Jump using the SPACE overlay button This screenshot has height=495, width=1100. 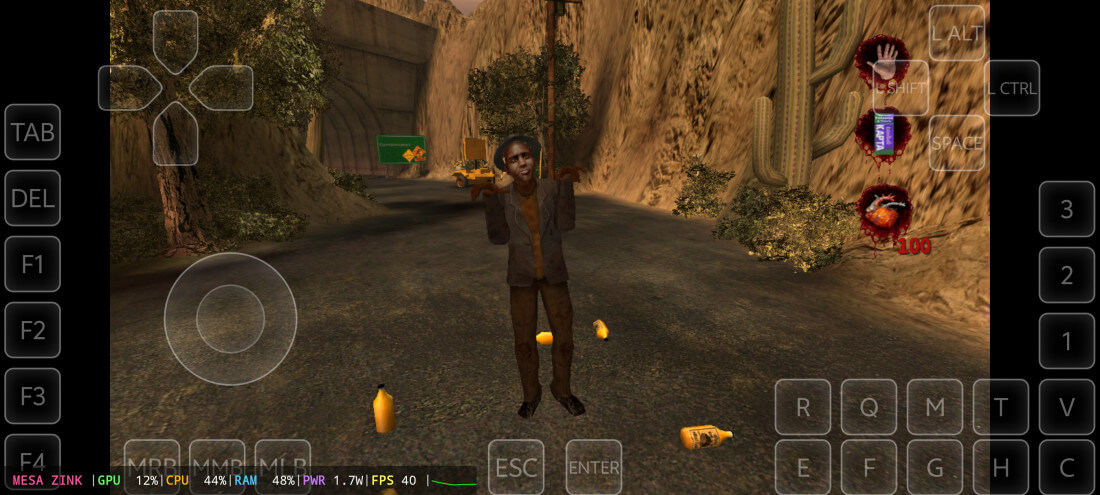957,143
